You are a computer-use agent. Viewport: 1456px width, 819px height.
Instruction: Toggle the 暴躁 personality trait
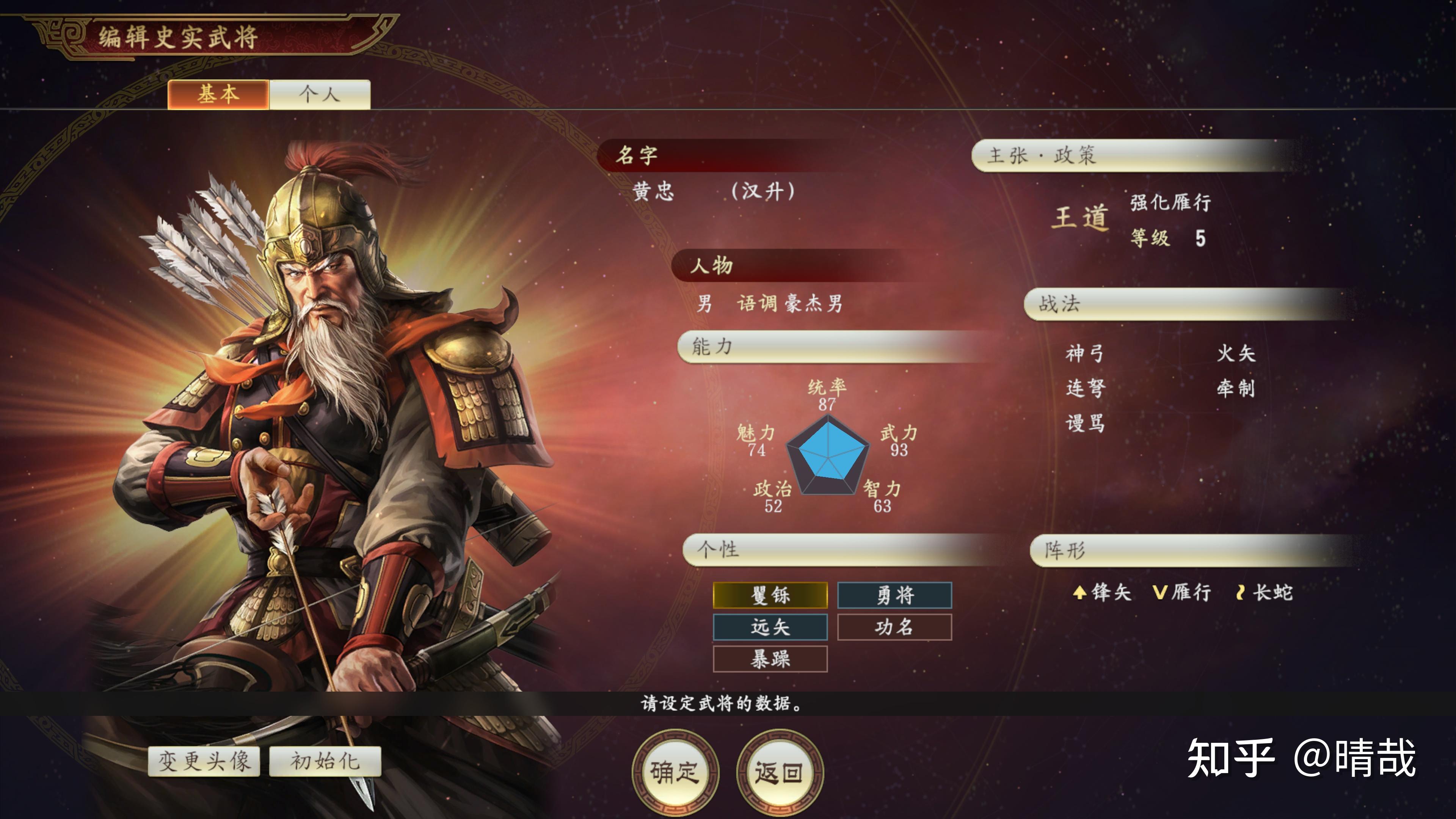(770, 659)
